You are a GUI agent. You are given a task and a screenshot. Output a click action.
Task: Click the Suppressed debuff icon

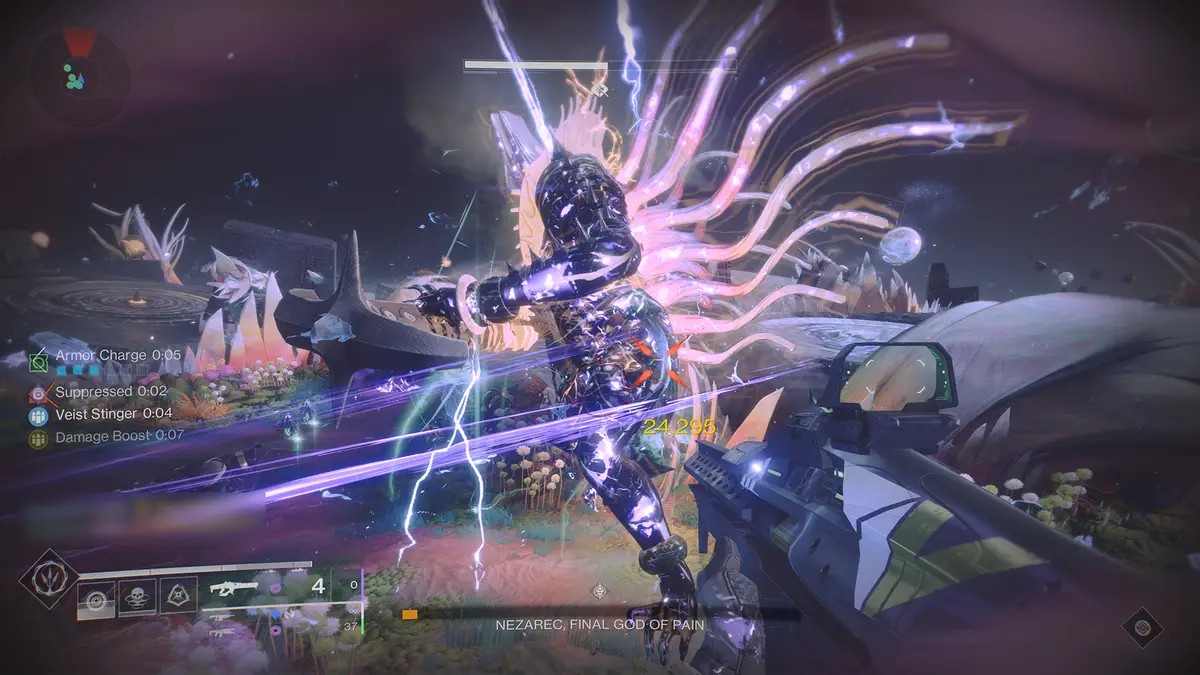39,392
